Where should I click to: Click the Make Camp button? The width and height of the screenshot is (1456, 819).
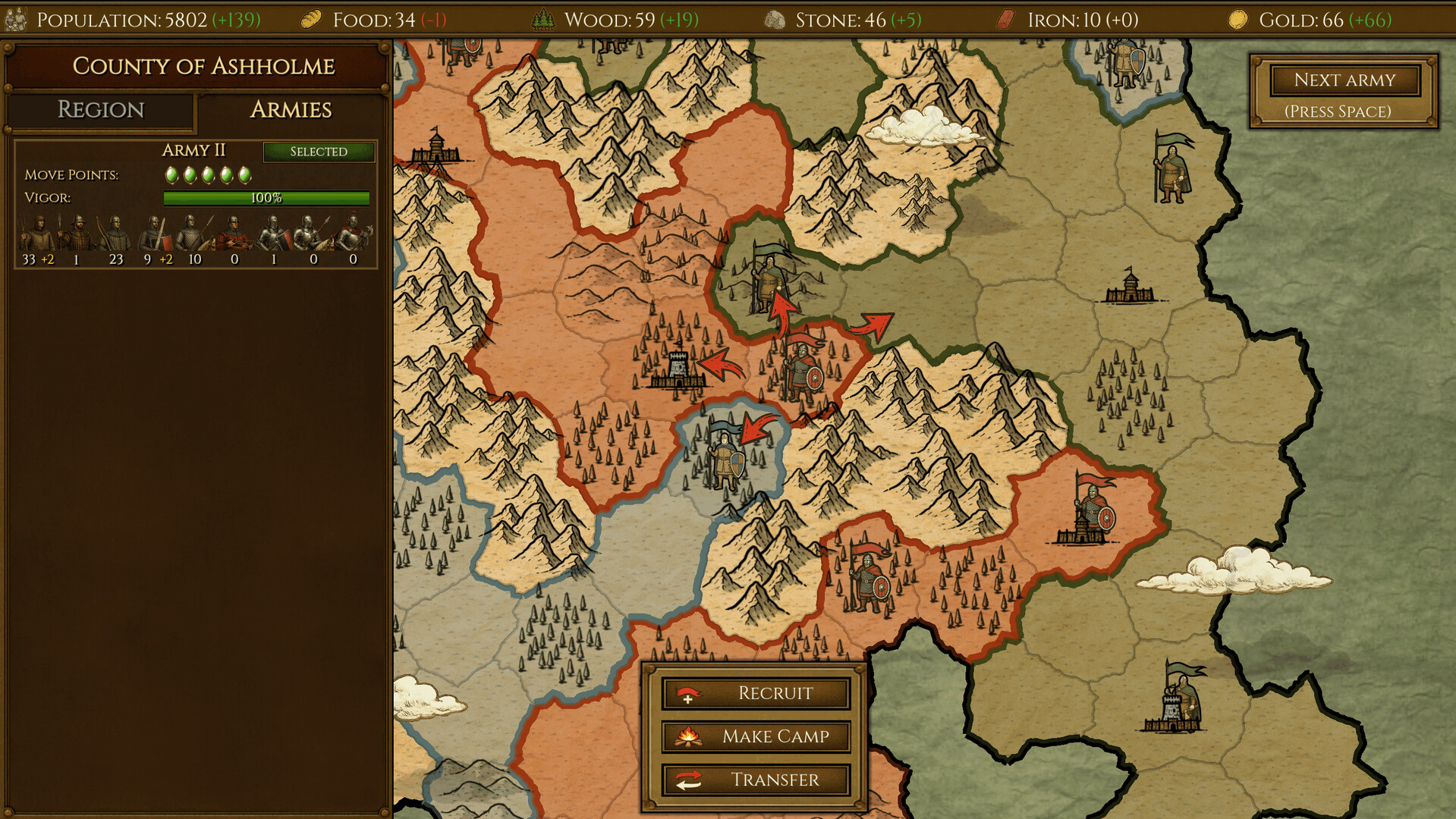click(756, 736)
